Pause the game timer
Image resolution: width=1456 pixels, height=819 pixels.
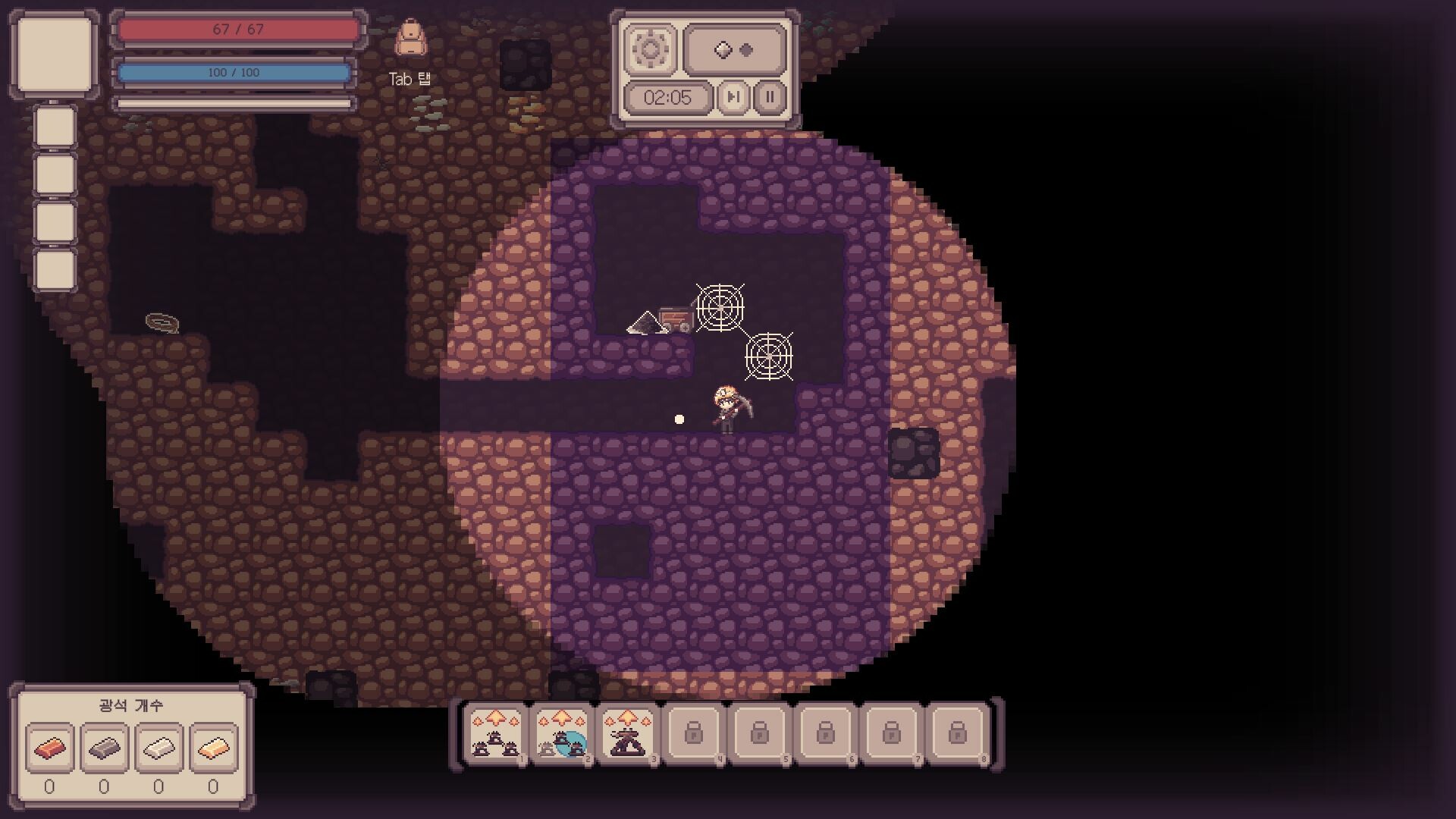770,97
